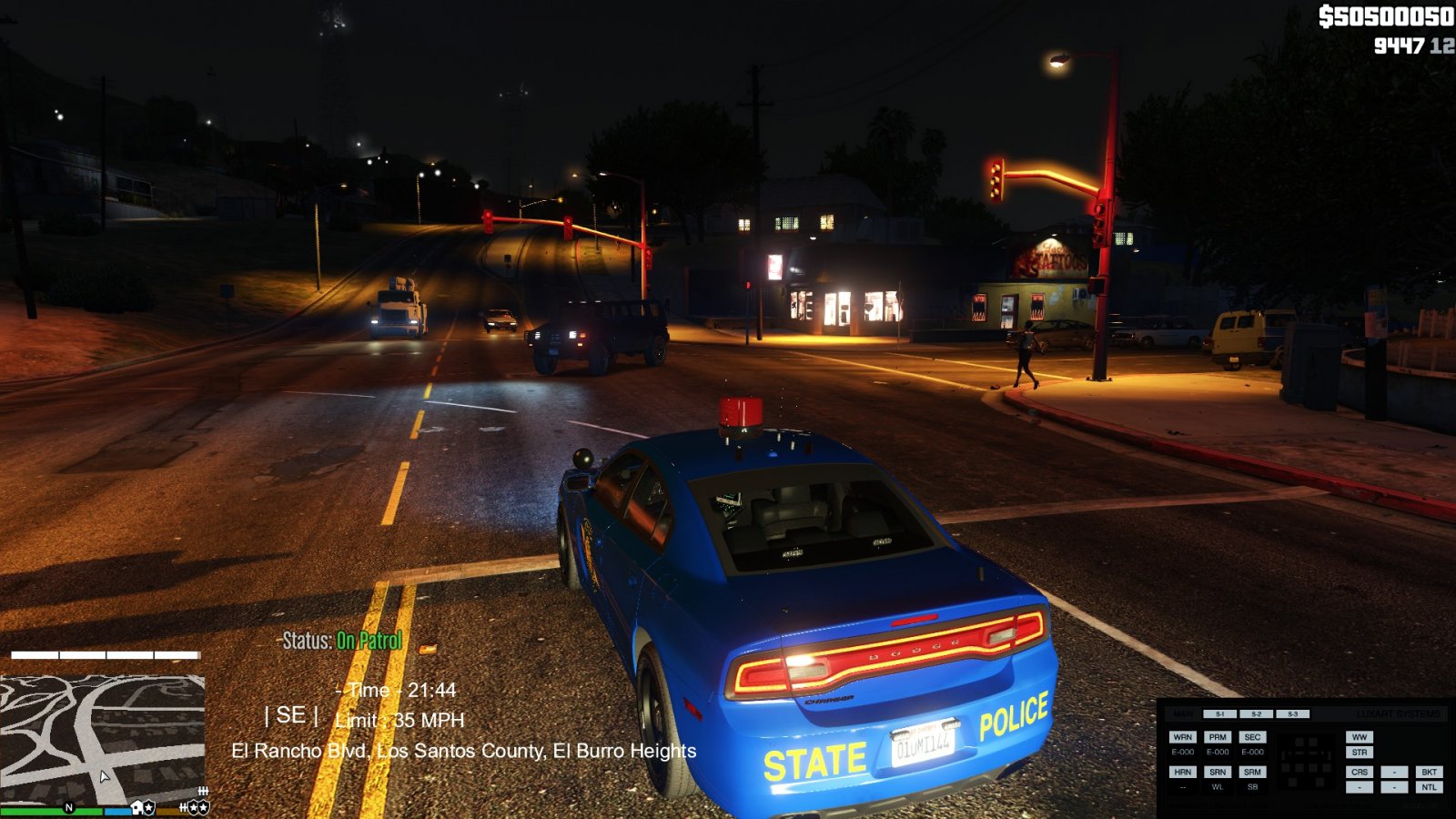
Task: Select the S-3 stage button
Action: click(x=1292, y=714)
